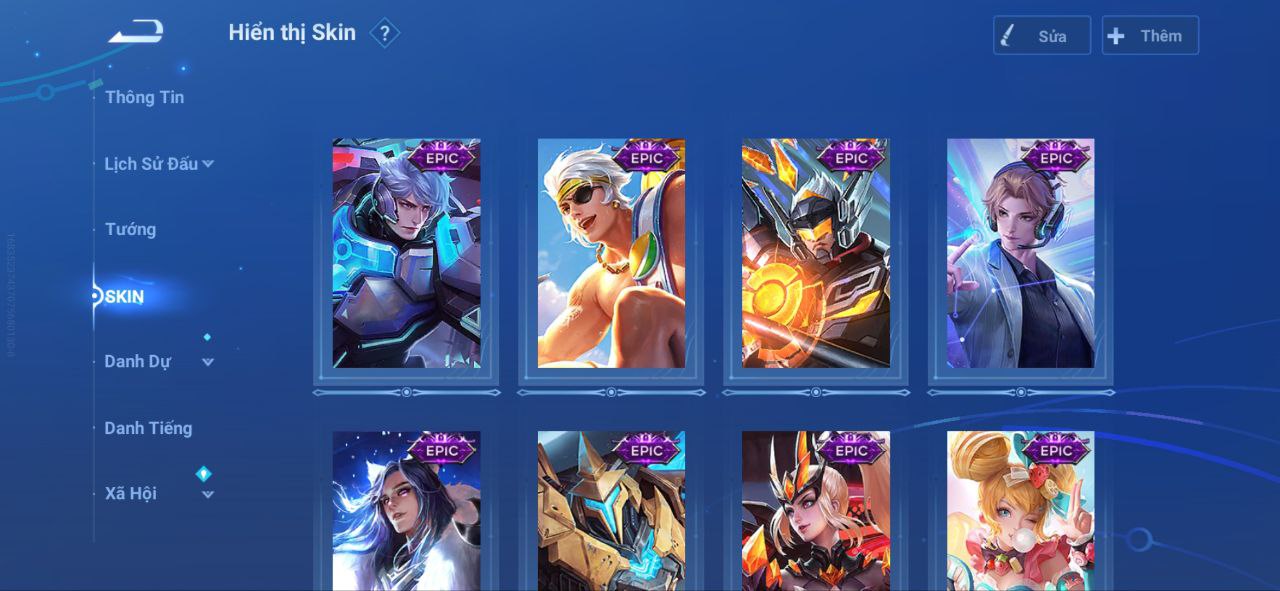Viewport: 1280px width, 591px height.
Task: Open the Danh Tiếng tab
Action: 148,428
